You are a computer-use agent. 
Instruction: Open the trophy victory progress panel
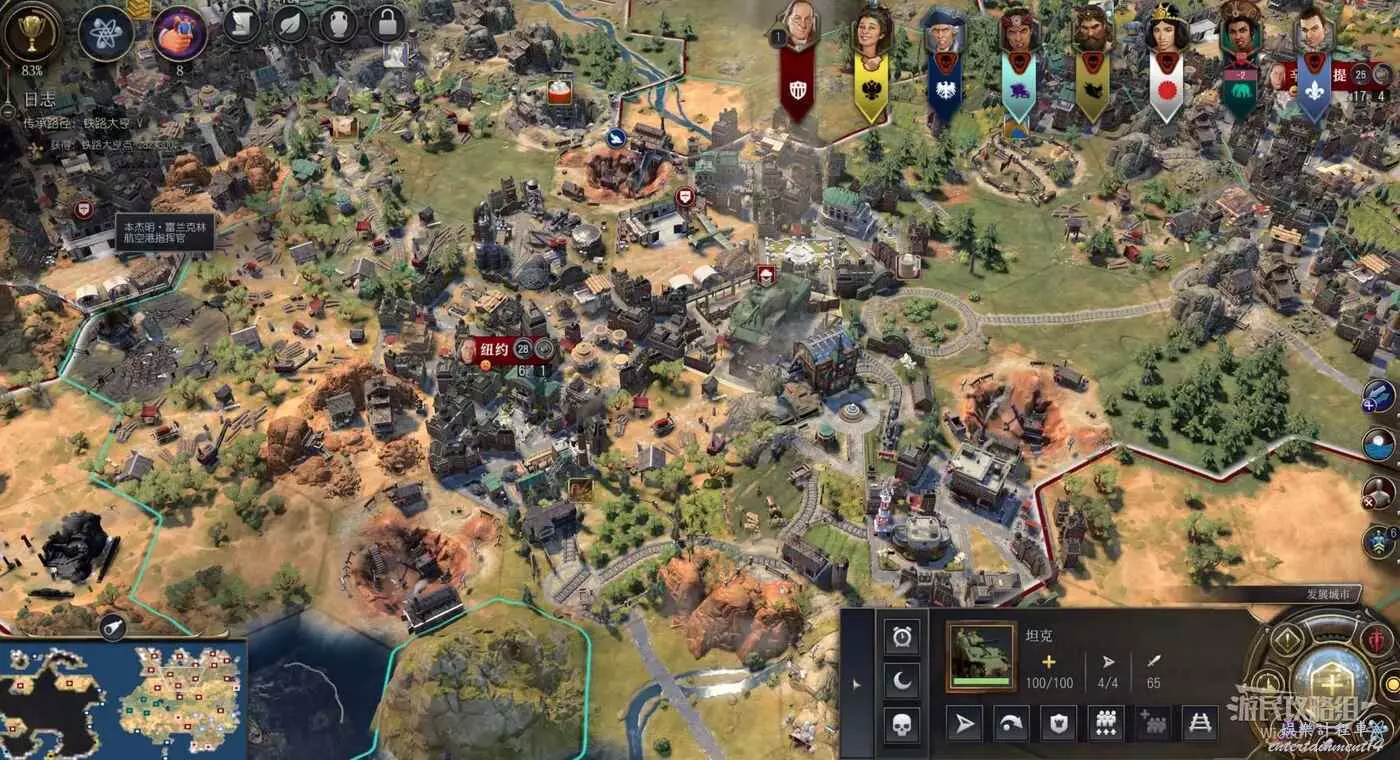(x=31, y=32)
